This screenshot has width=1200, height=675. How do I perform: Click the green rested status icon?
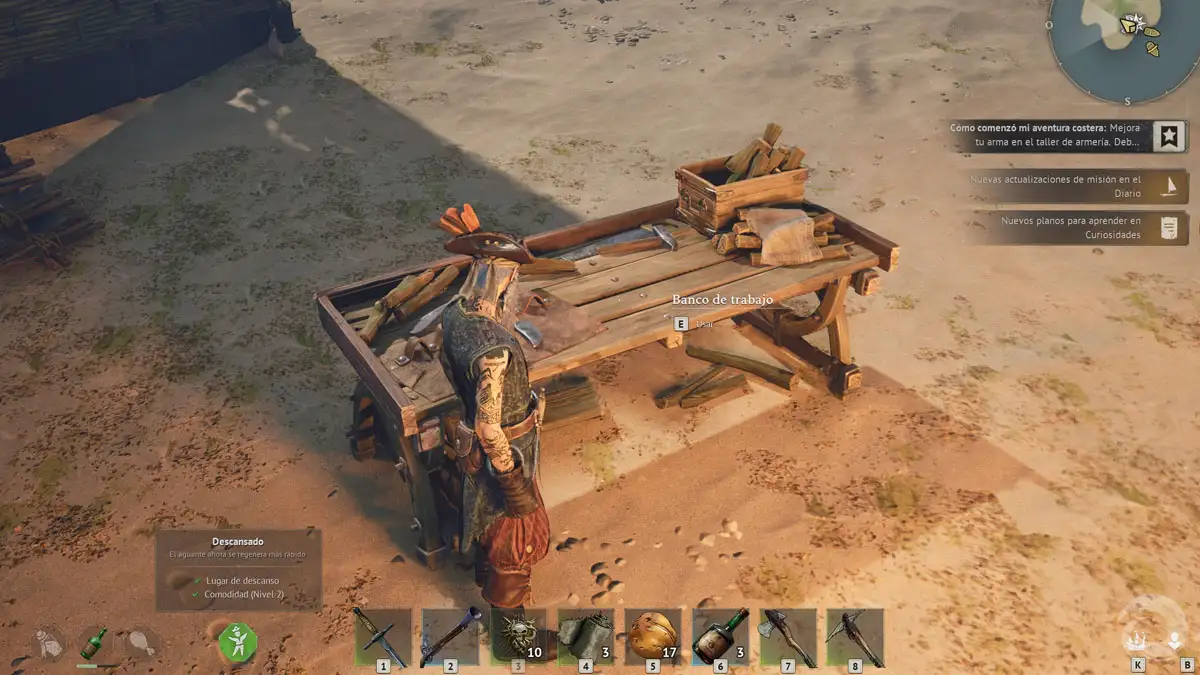pyautogui.click(x=238, y=641)
